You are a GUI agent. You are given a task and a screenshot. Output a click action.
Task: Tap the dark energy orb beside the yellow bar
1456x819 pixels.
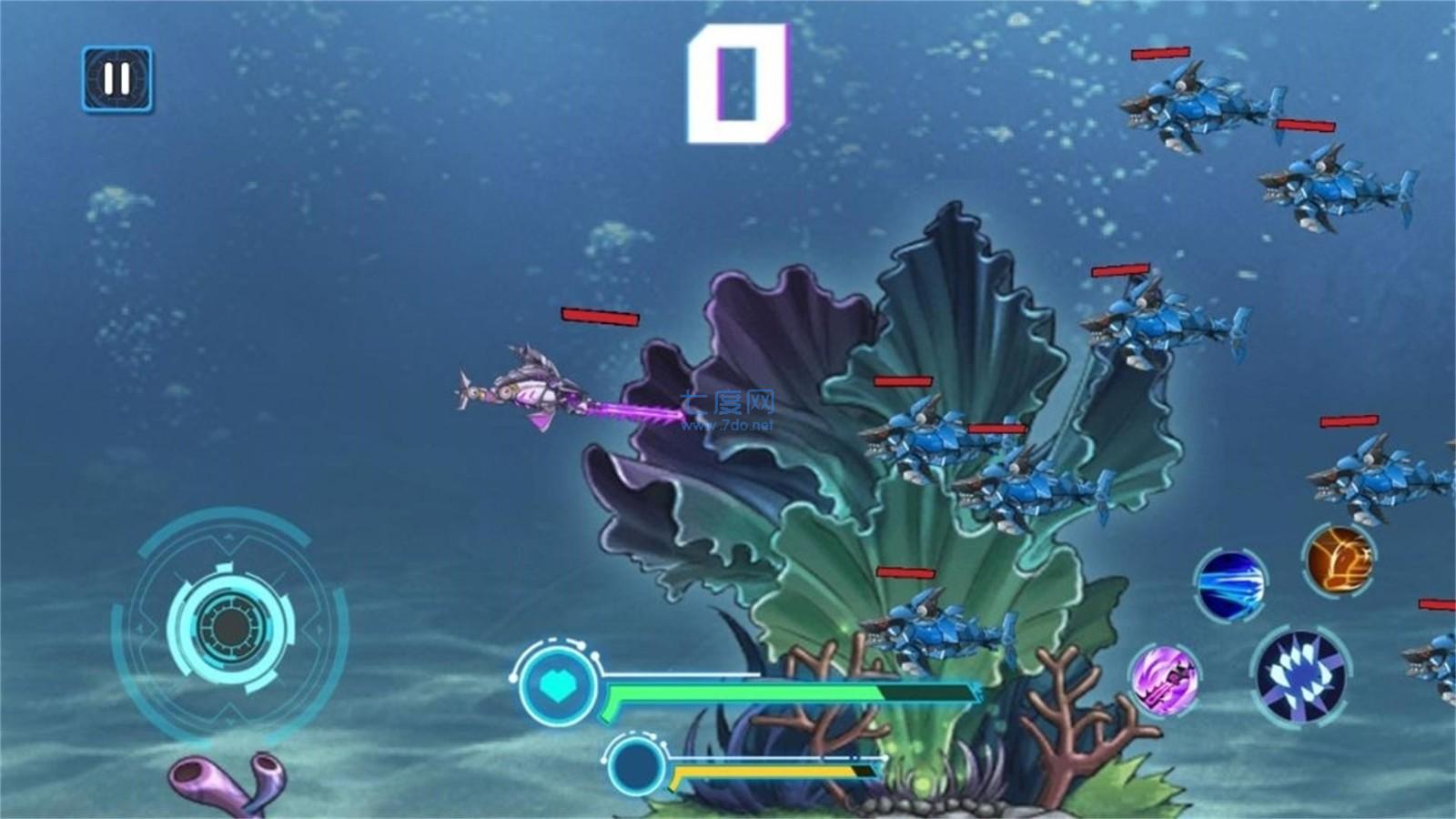tap(637, 768)
